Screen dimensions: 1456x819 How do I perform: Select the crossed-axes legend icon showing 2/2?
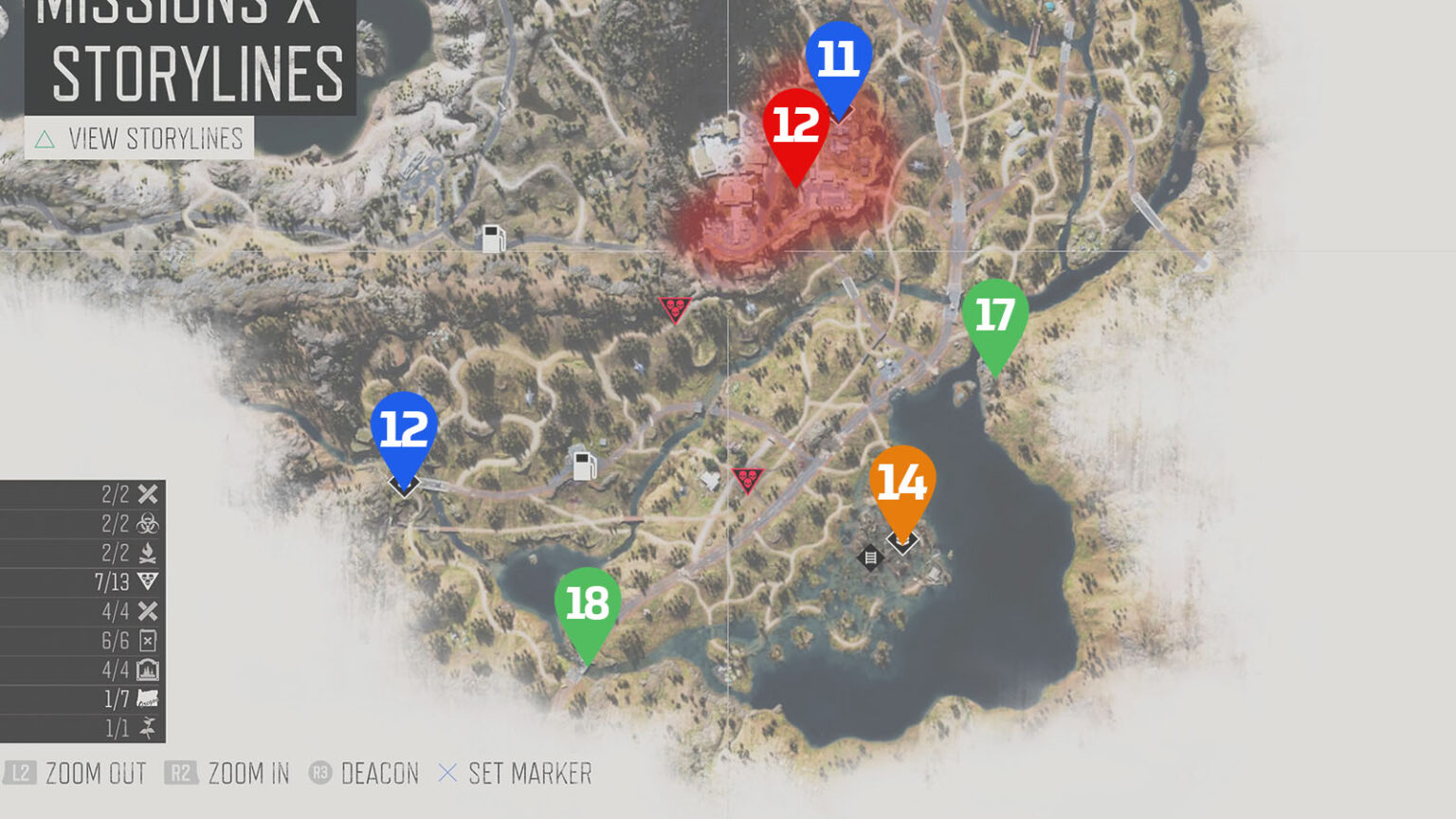[x=147, y=494]
